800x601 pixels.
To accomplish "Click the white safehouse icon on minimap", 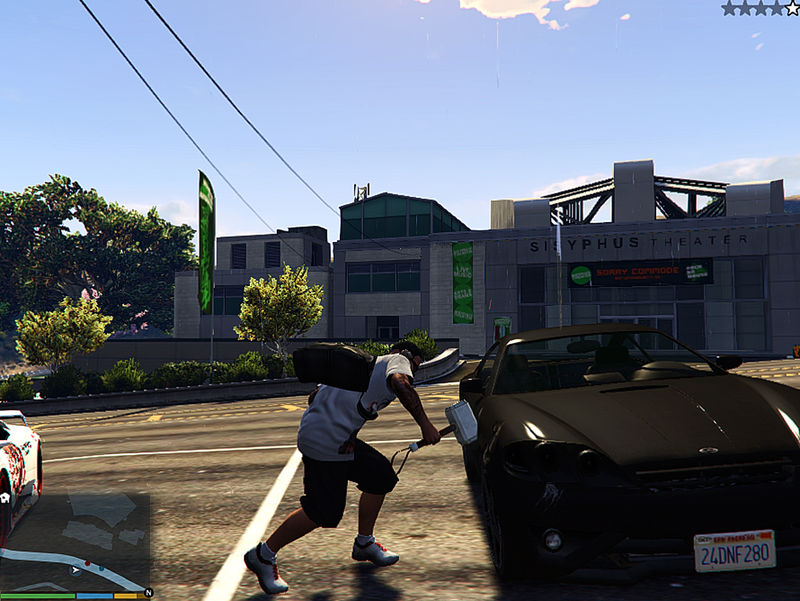I will click(x=5, y=496).
